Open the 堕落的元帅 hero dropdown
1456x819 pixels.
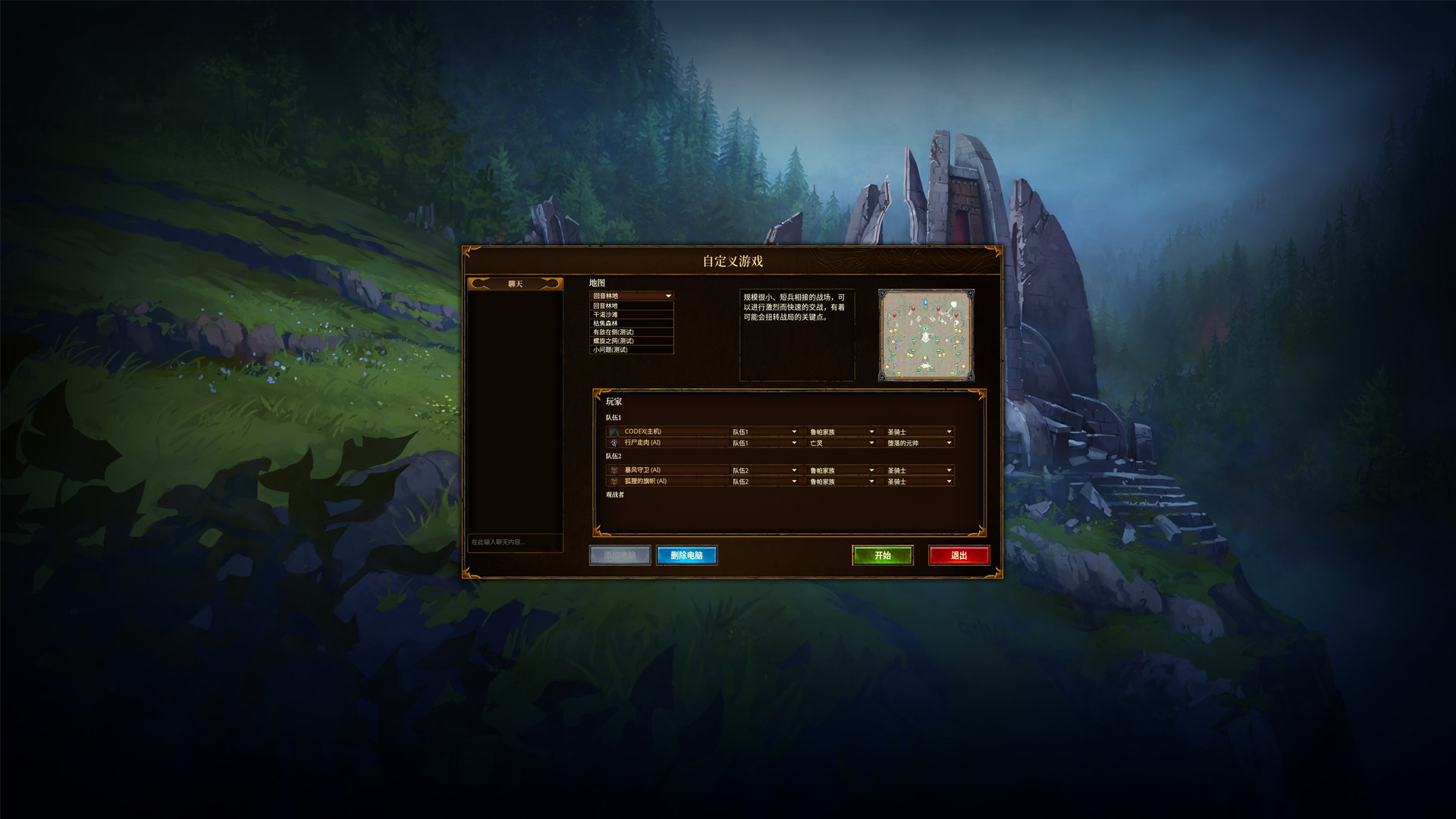tap(919, 443)
